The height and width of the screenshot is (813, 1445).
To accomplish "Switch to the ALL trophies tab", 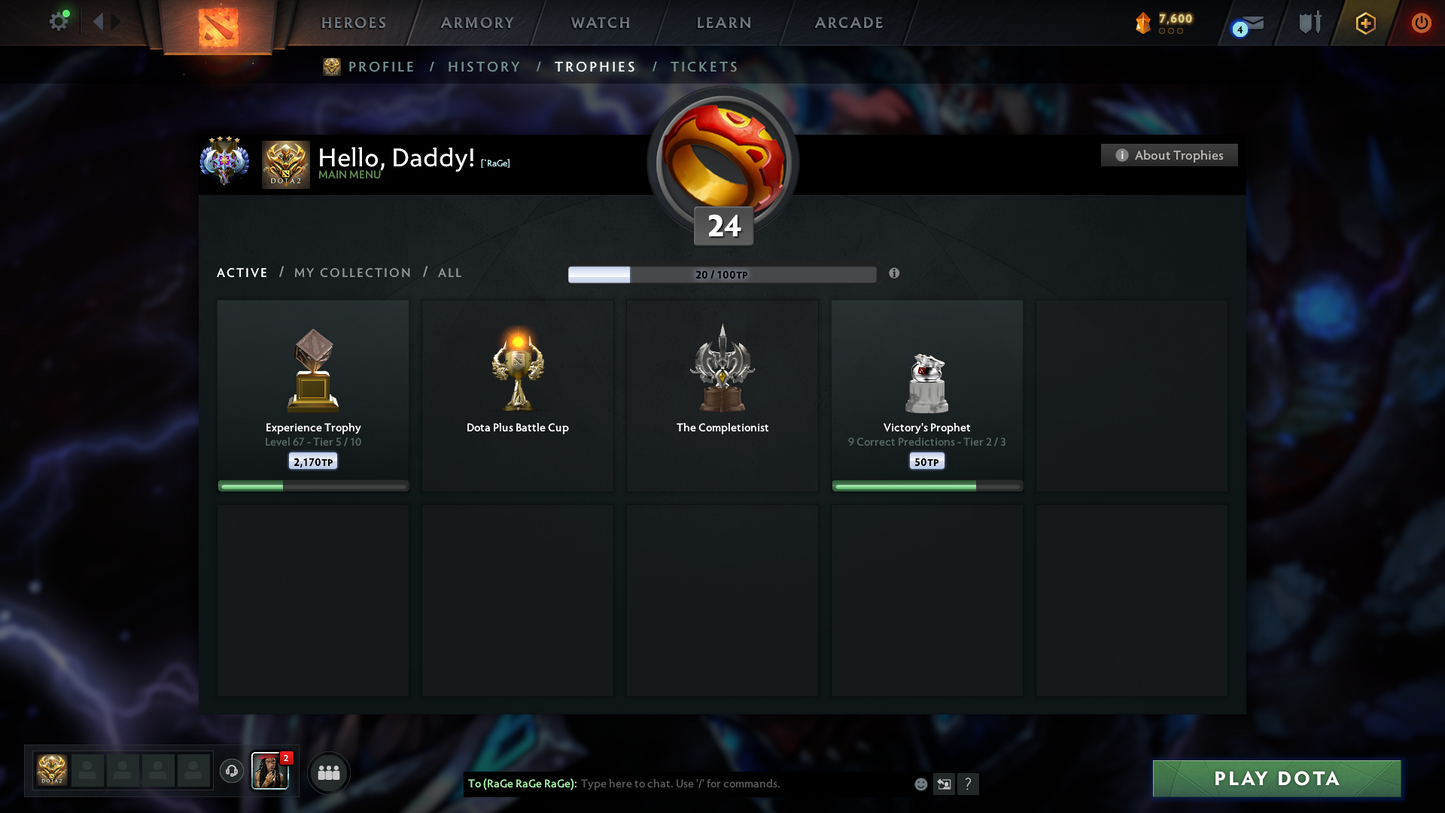I will (x=449, y=272).
